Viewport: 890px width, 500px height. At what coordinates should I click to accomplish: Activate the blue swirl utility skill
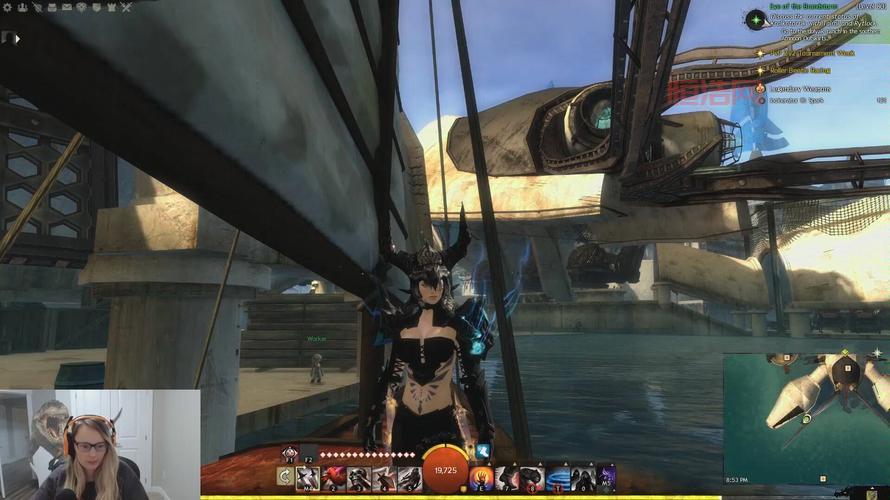click(x=557, y=478)
